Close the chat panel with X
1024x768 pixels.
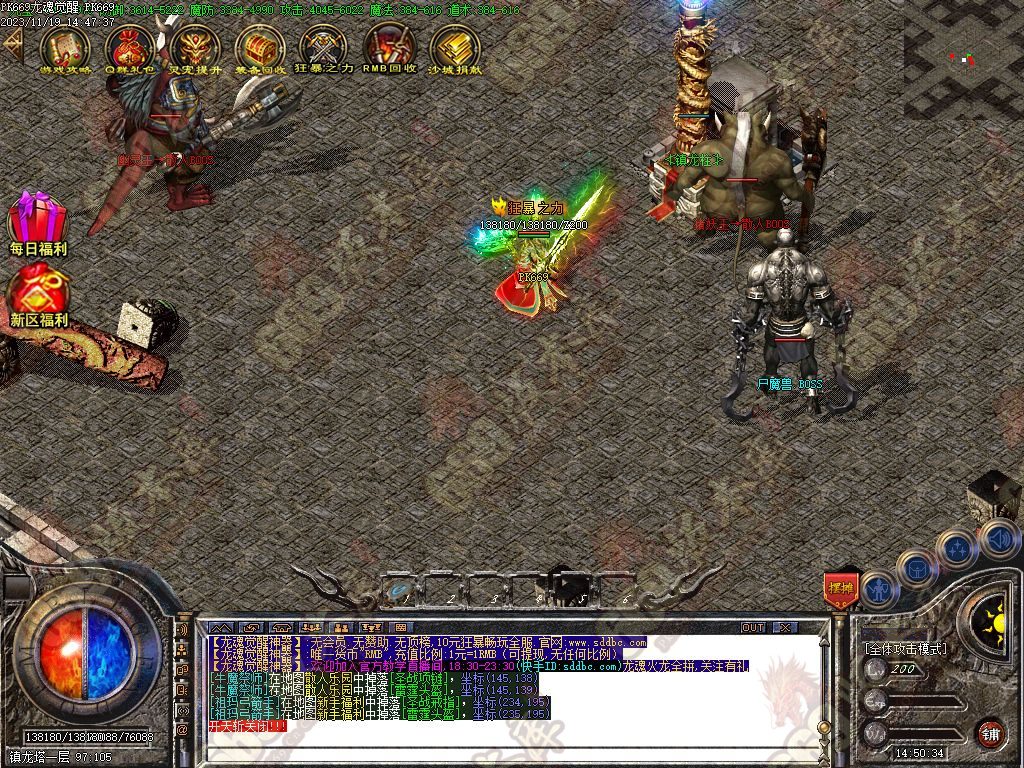pos(786,627)
